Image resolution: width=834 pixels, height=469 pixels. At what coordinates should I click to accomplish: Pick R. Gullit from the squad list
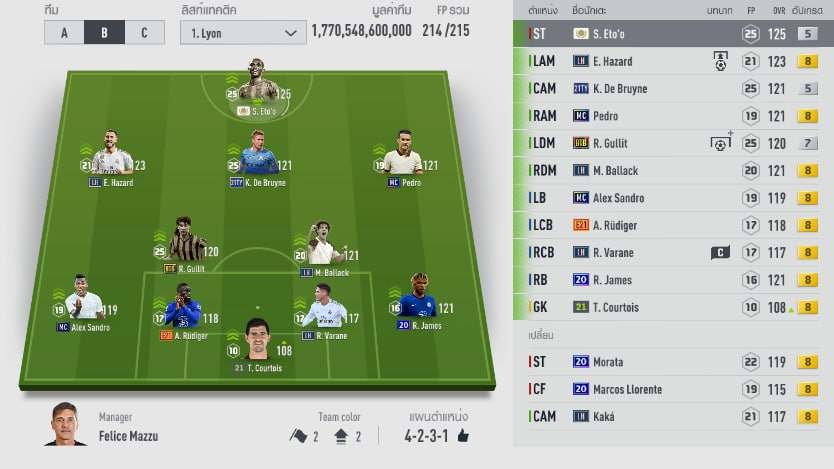pos(672,143)
